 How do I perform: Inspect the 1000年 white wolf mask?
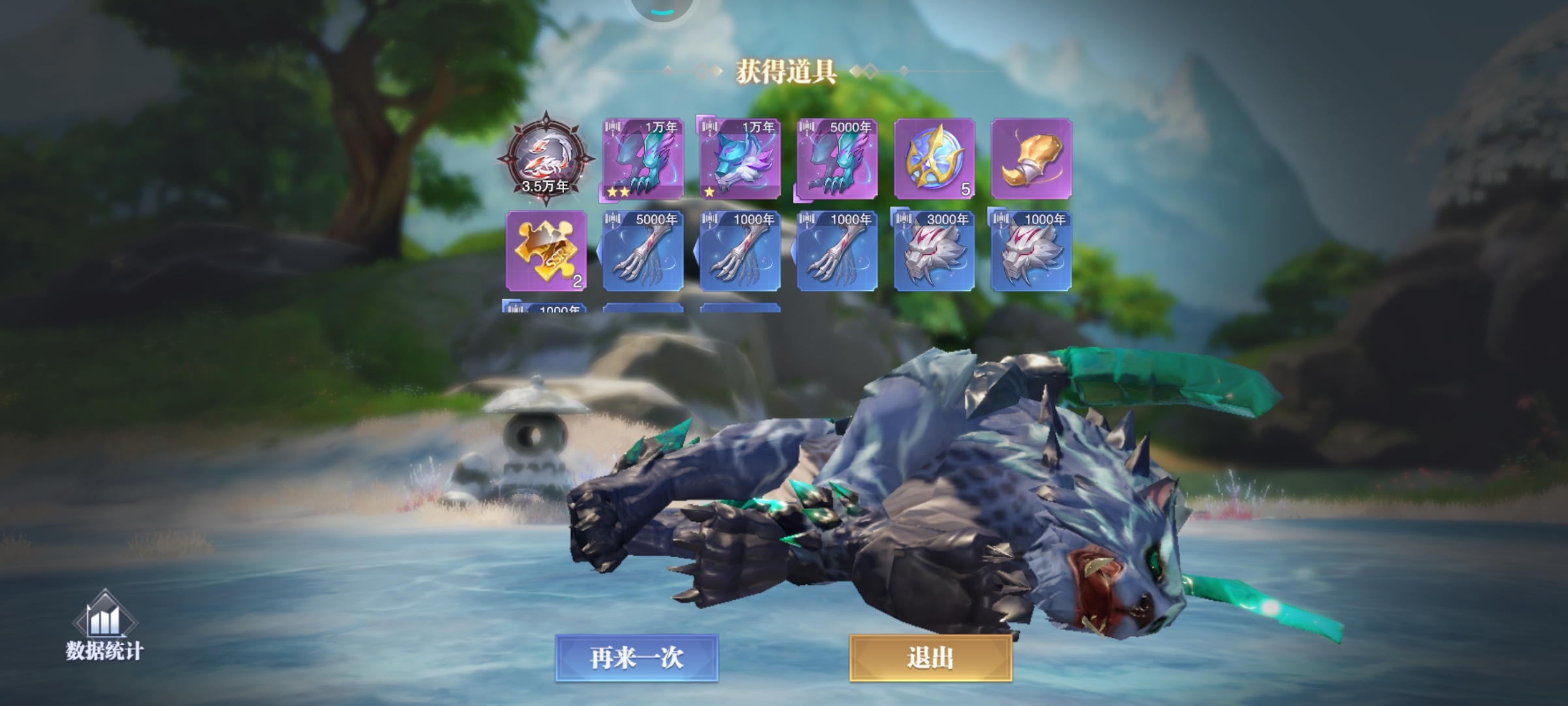tap(1032, 251)
